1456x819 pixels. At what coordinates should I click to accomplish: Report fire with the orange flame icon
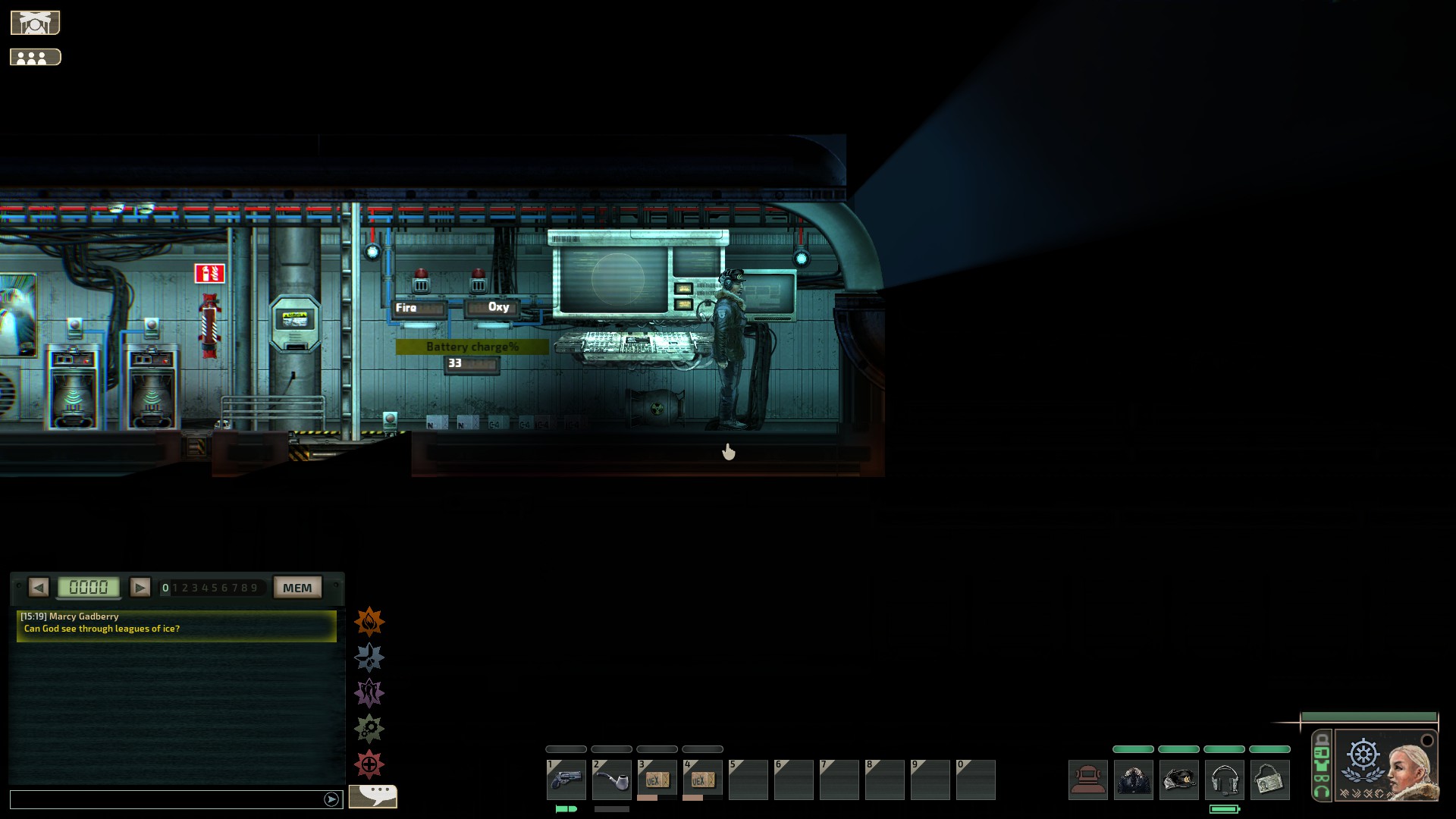(x=369, y=622)
